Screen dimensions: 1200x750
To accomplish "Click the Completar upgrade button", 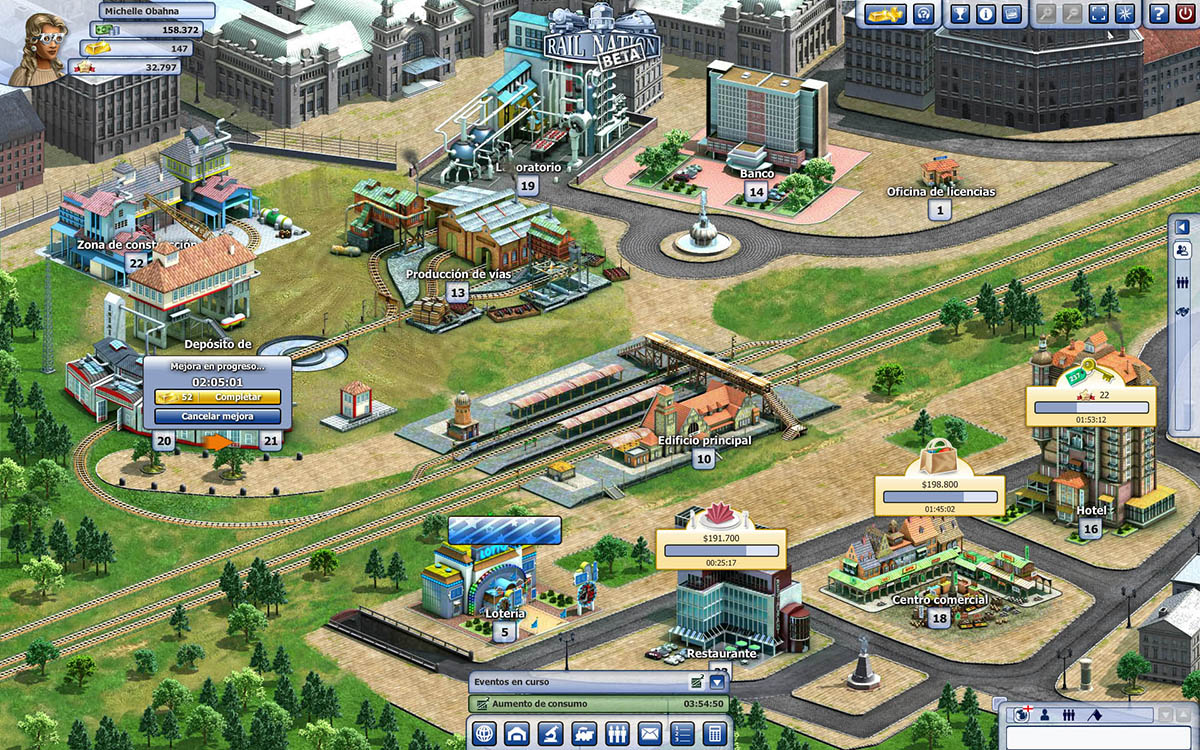I will 218,398.
